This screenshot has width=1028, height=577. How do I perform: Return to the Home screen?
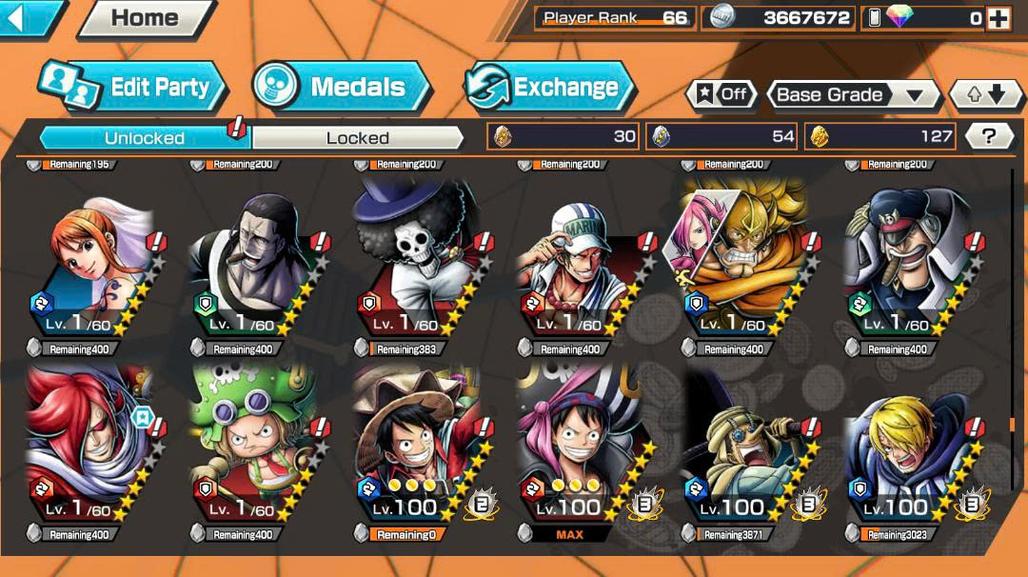(x=145, y=17)
